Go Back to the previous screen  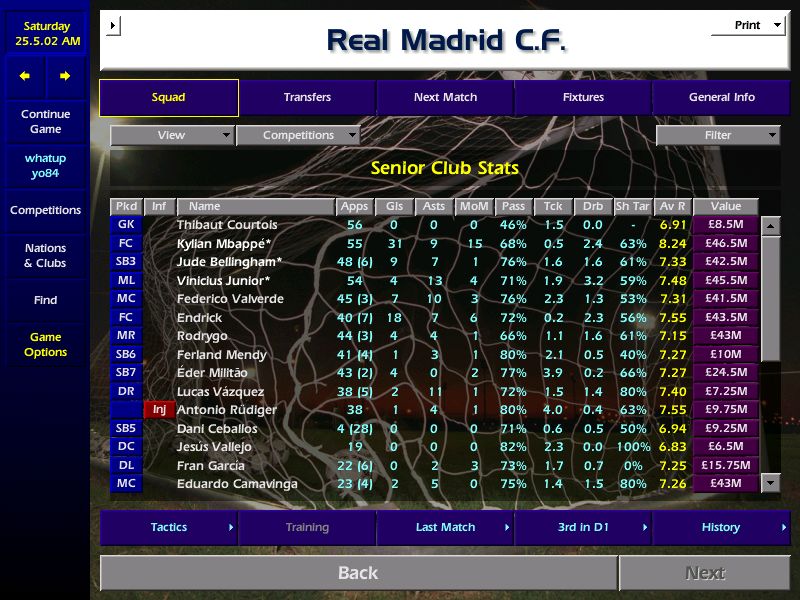[x=358, y=573]
